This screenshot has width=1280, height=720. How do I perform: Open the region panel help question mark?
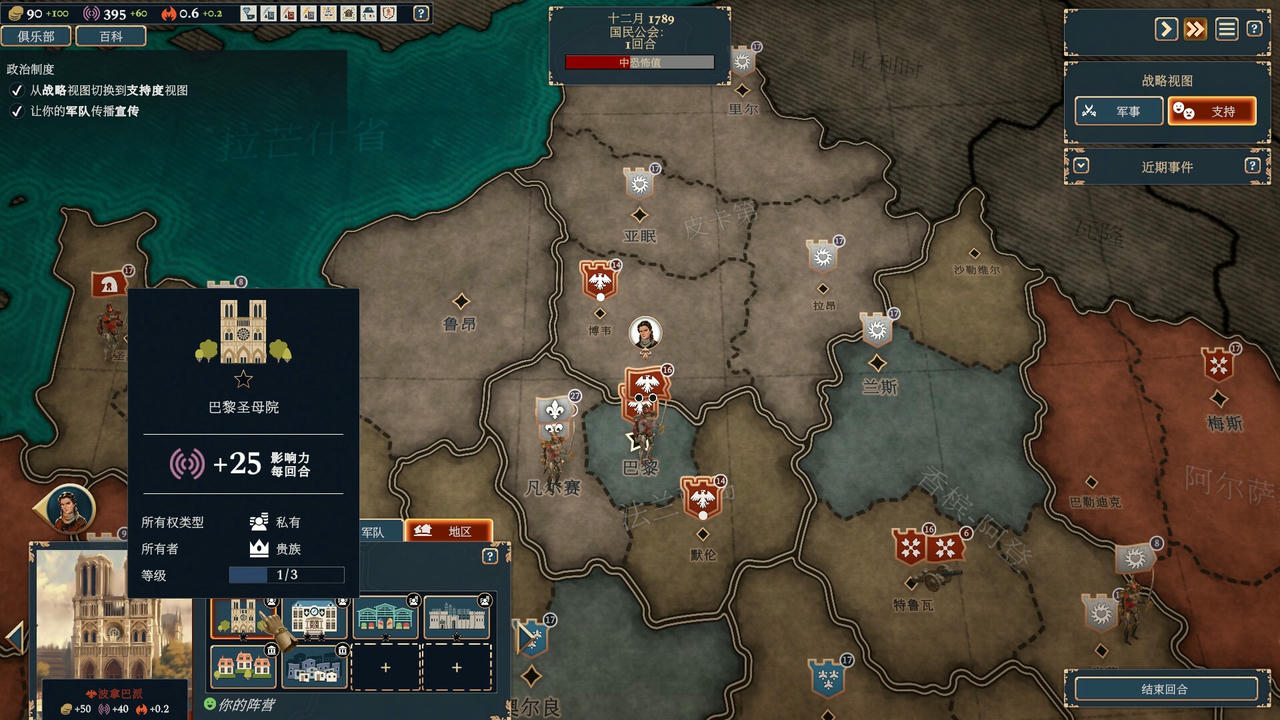tap(488, 556)
